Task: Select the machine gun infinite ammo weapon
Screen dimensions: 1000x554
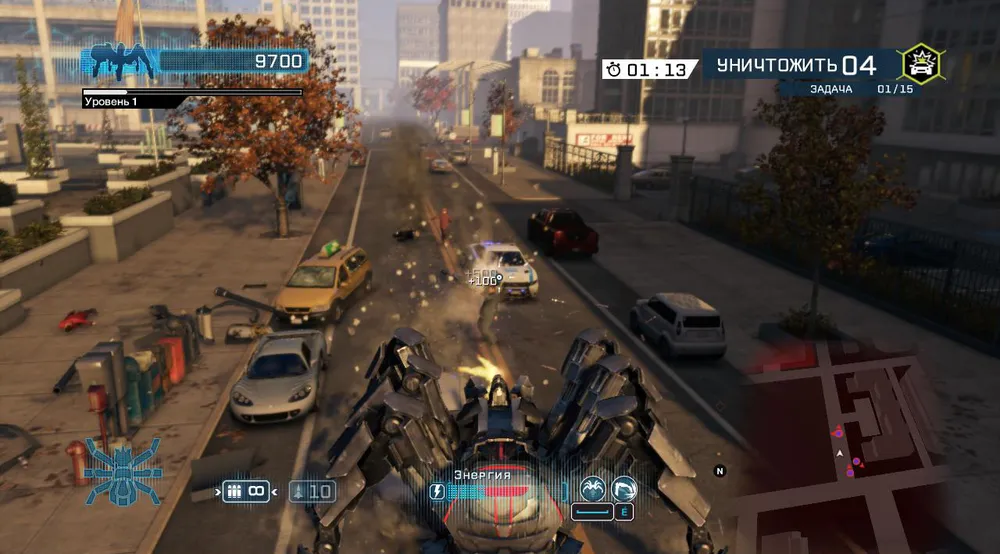Action: [246, 491]
